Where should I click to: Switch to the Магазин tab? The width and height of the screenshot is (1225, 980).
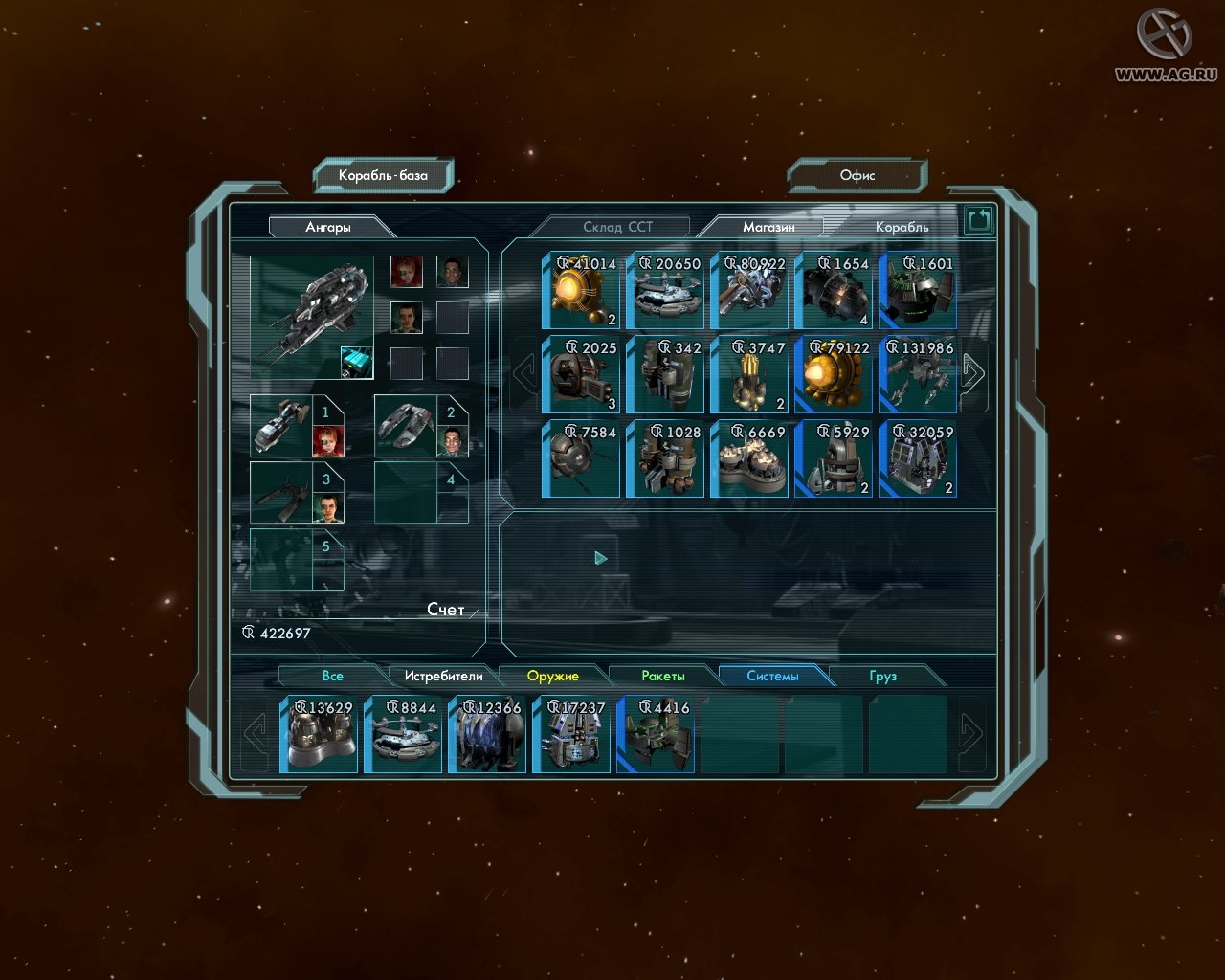click(x=768, y=227)
